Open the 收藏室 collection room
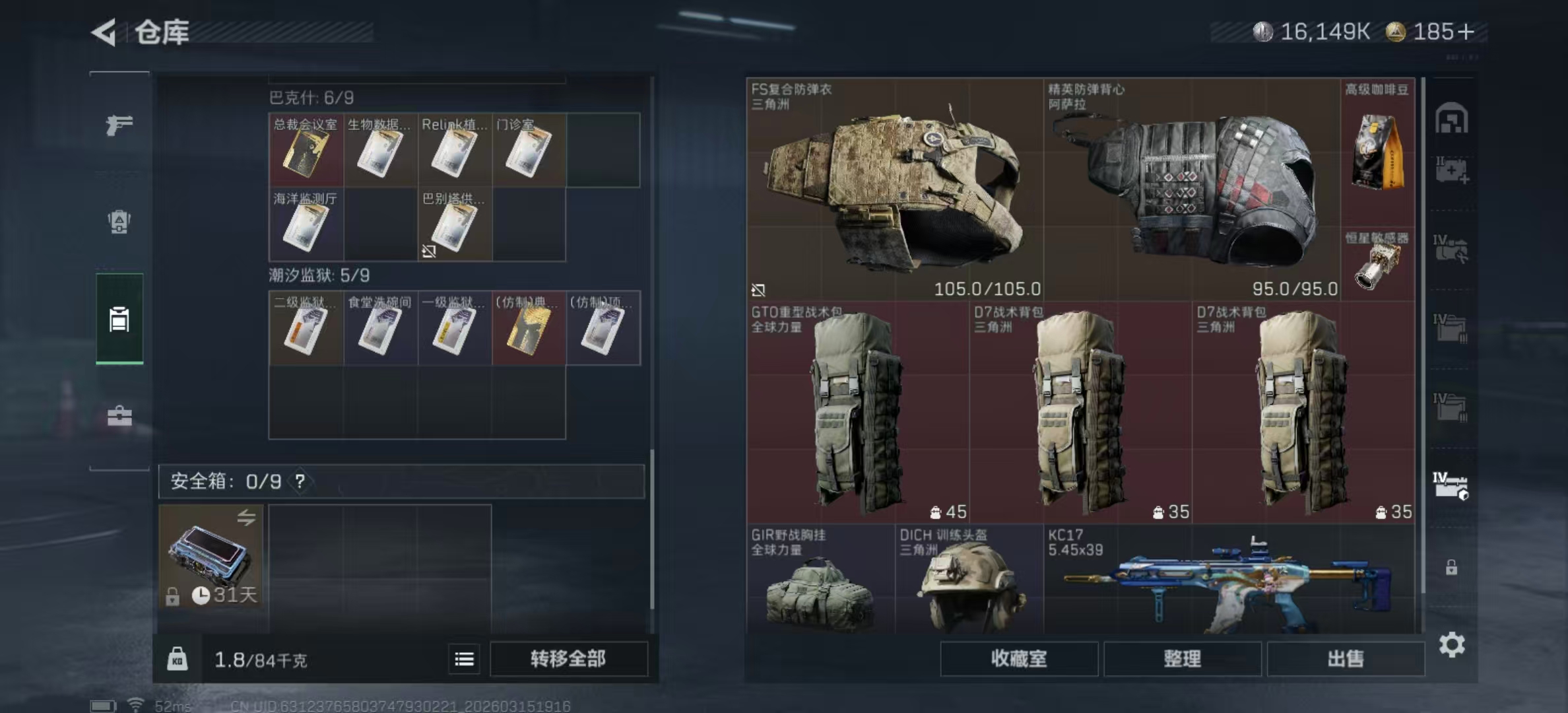The height and width of the screenshot is (713, 1568). tap(1018, 658)
